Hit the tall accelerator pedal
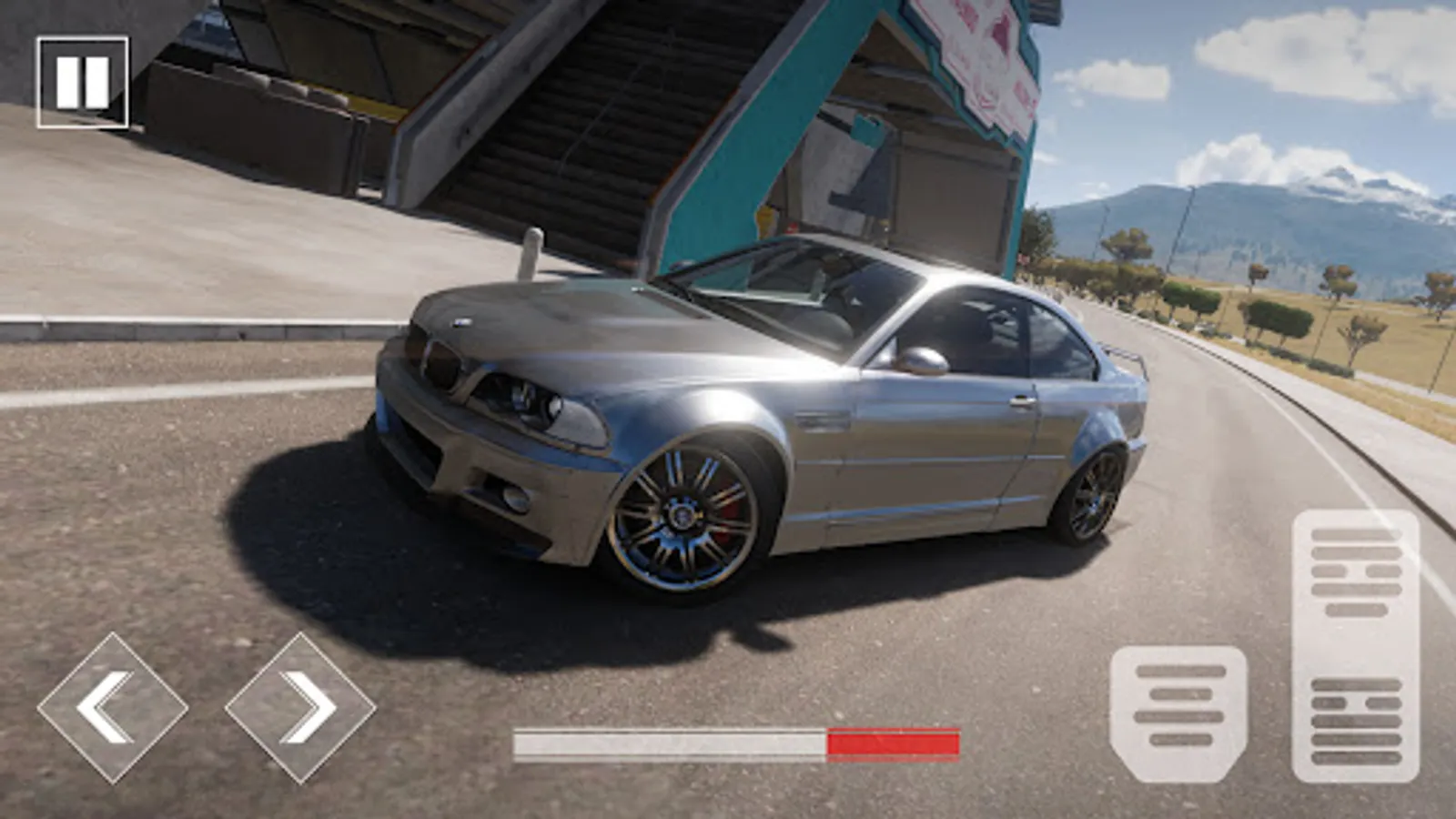Image resolution: width=1456 pixels, height=819 pixels. coord(1355,646)
